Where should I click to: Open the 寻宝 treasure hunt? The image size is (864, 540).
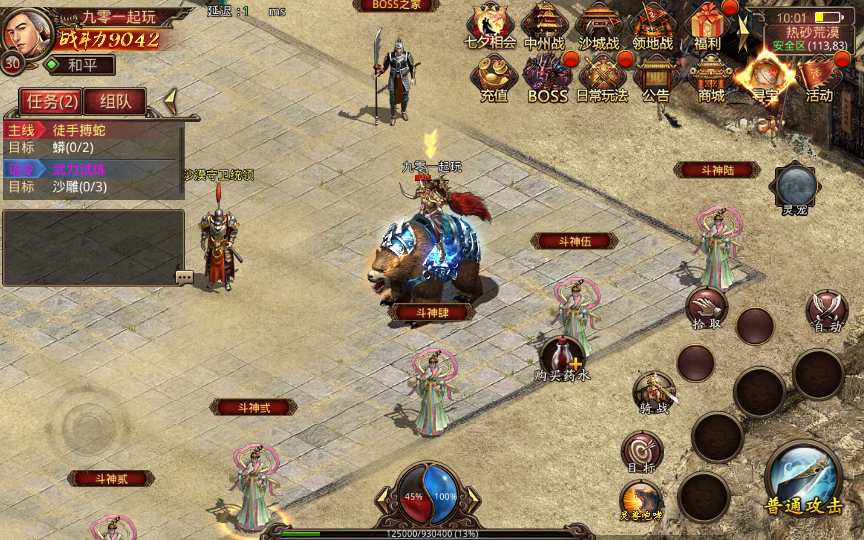coord(764,76)
